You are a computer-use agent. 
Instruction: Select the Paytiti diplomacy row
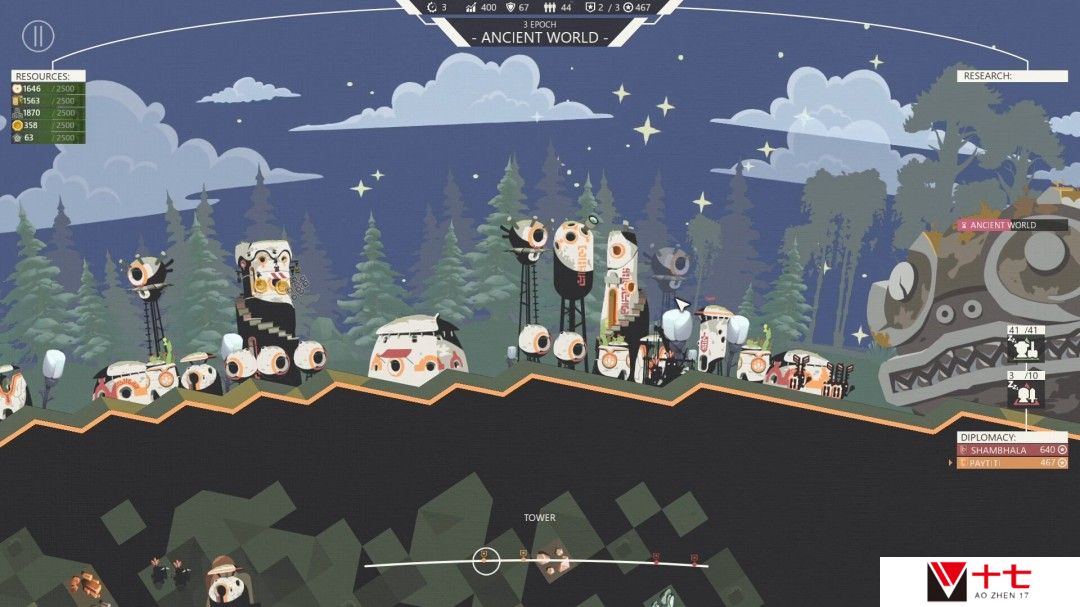click(x=1012, y=463)
